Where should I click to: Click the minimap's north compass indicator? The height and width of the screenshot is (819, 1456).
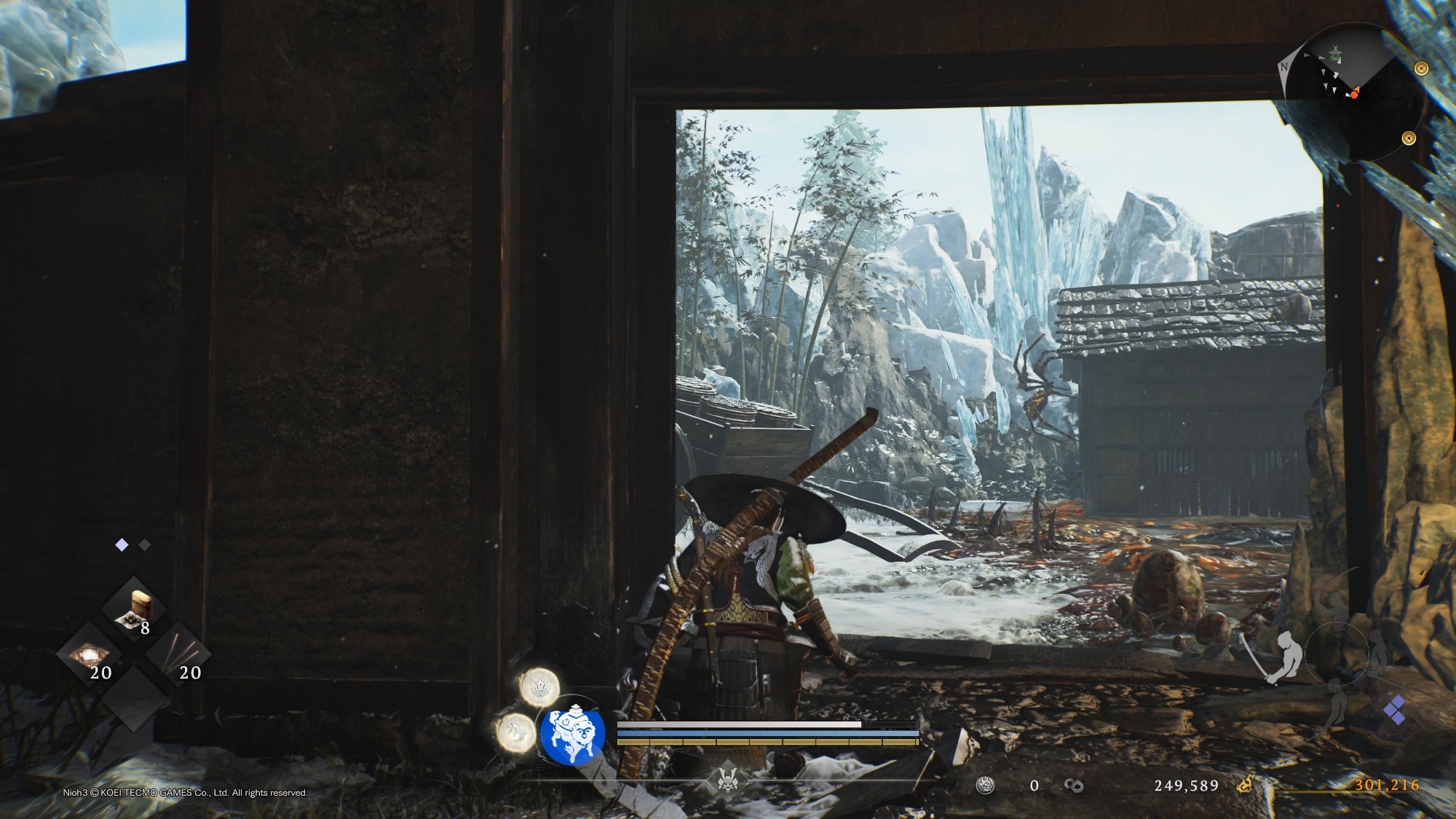click(1284, 67)
